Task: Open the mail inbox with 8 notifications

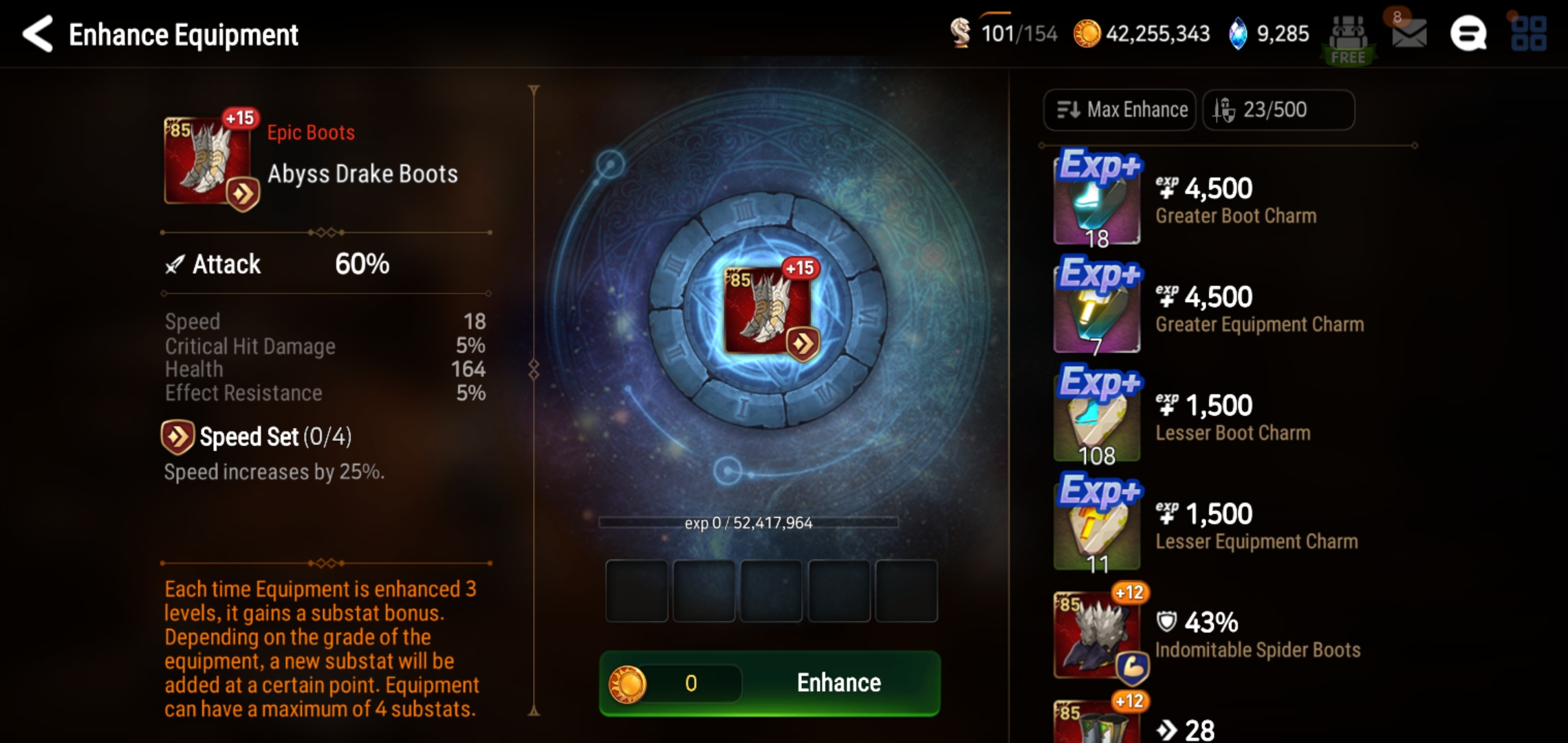Action: tap(1407, 34)
